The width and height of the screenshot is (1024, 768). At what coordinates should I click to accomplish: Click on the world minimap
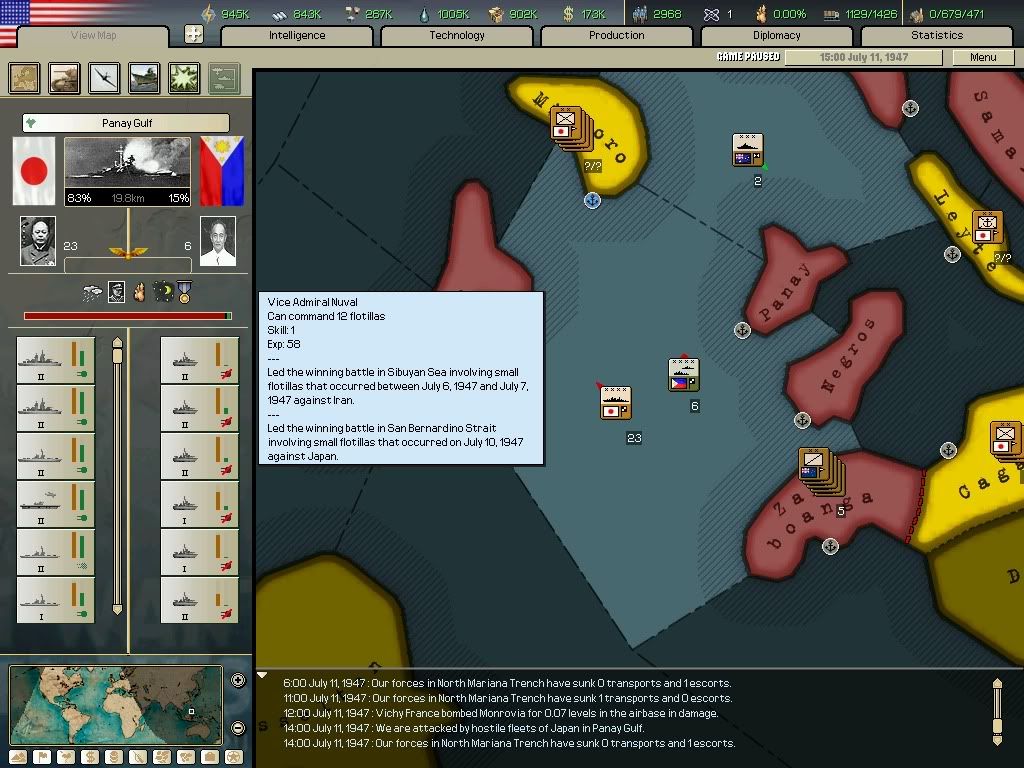115,704
